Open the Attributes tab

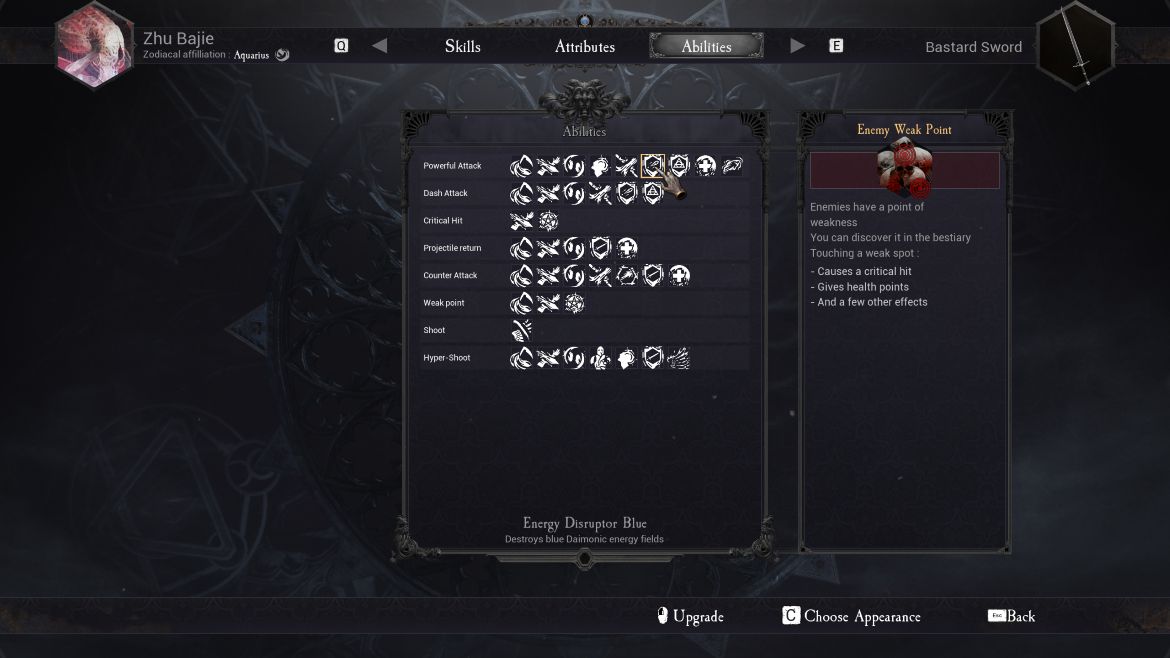tap(585, 46)
